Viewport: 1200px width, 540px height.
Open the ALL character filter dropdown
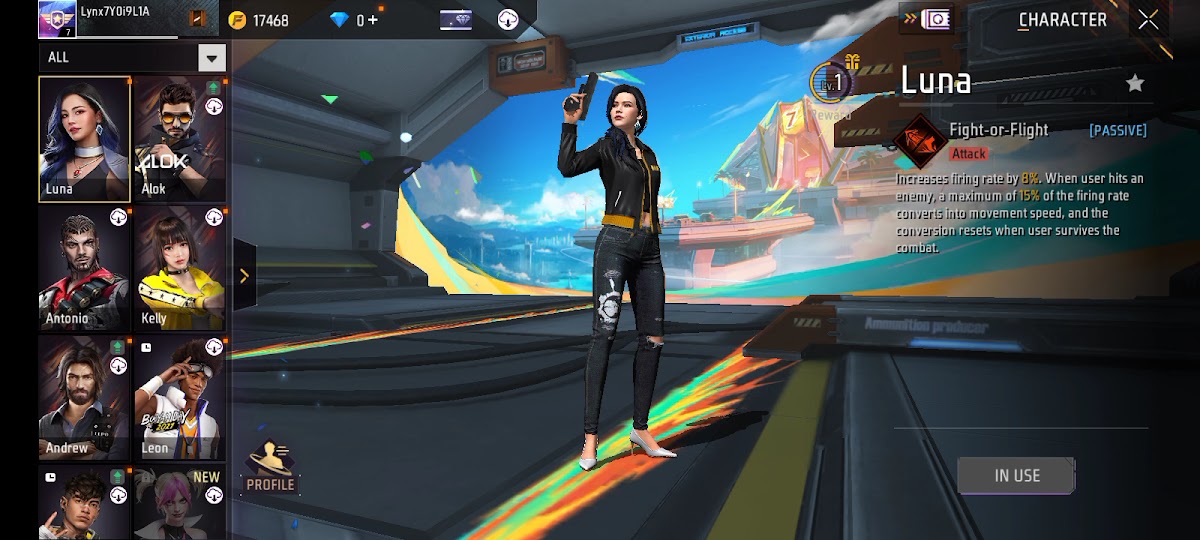tap(211, 57)
